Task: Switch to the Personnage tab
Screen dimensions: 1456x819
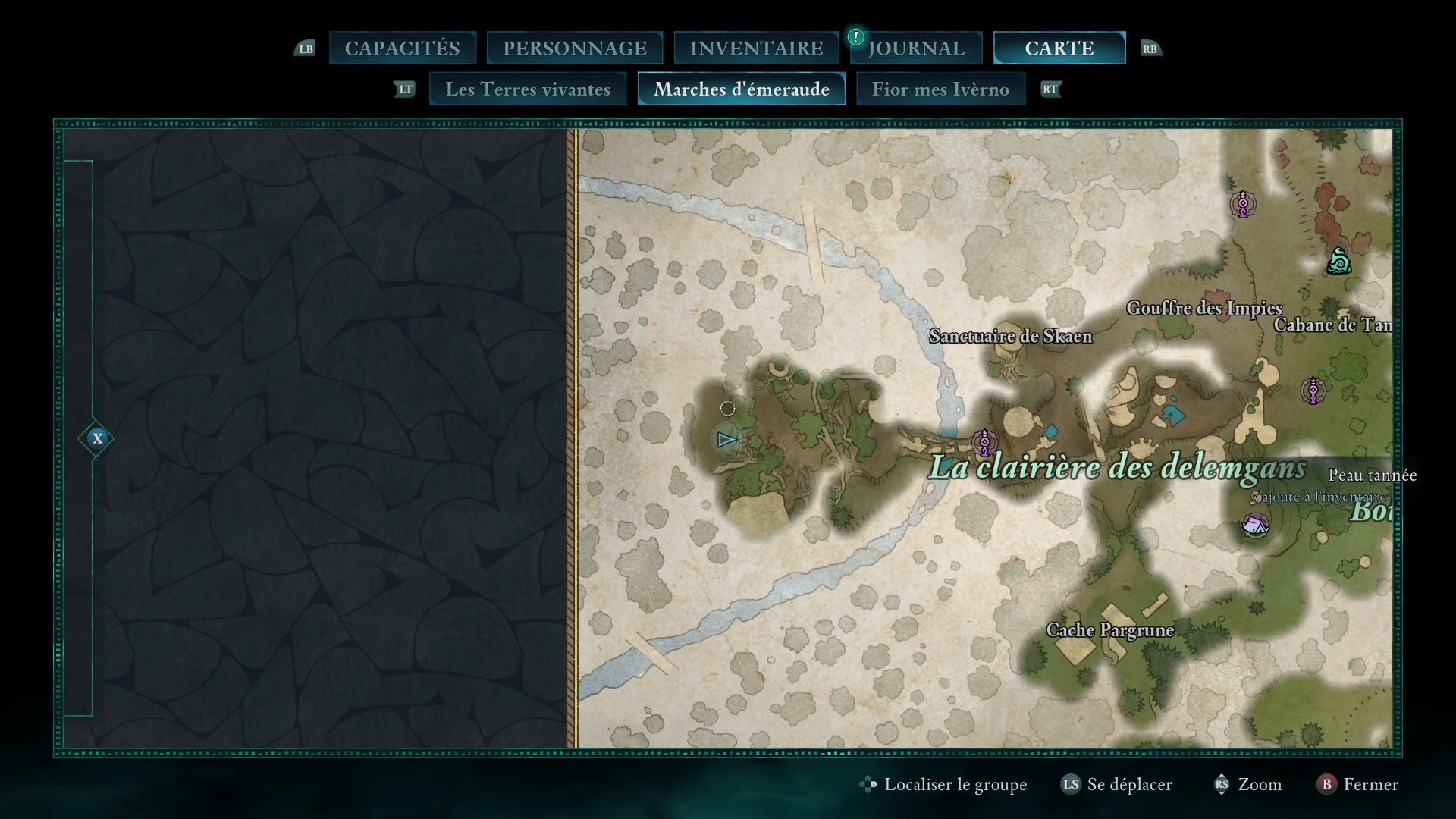Action: [x=575, y=49]
